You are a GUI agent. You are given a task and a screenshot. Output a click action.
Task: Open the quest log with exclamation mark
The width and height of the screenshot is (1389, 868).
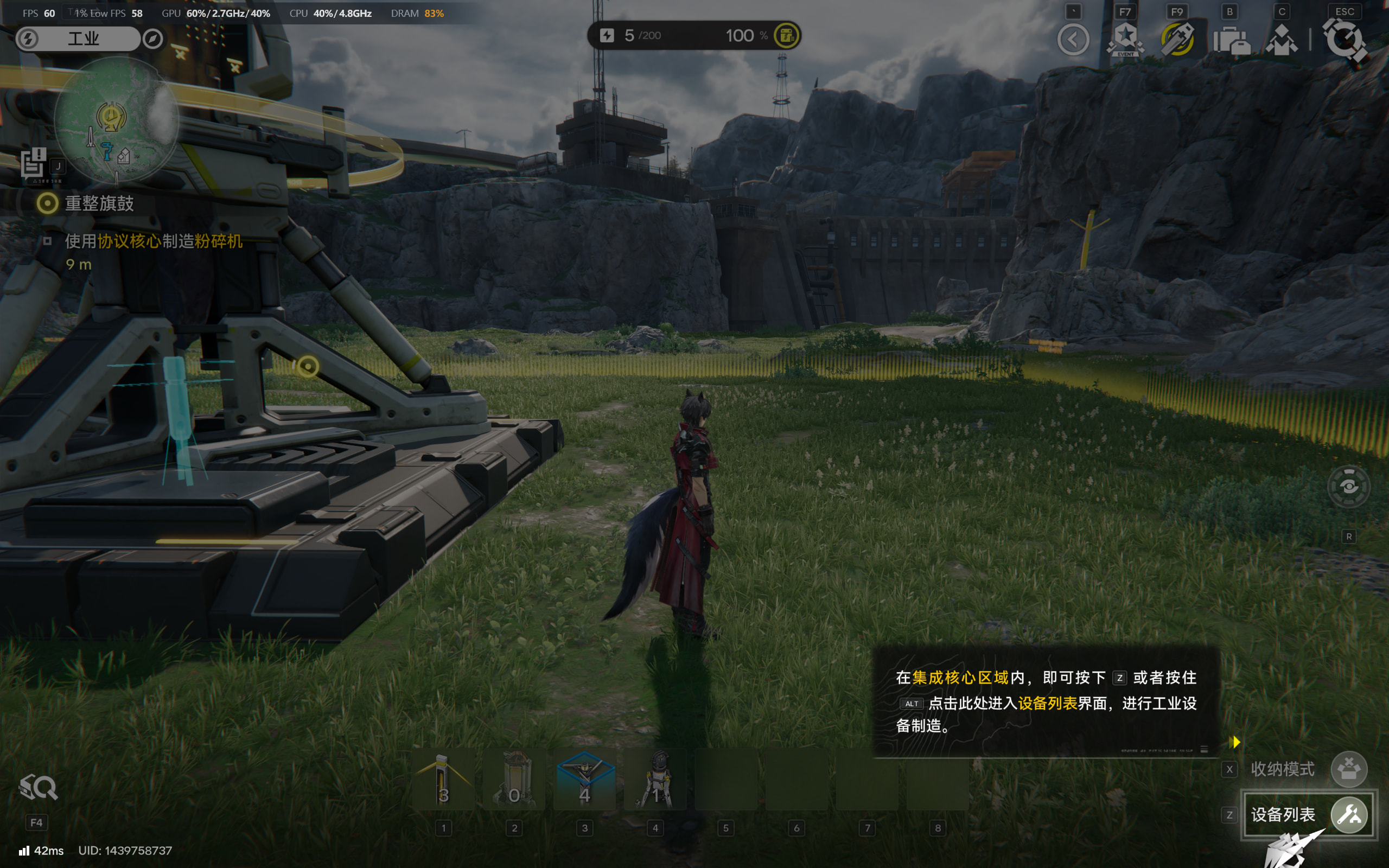tap(33, 162)
